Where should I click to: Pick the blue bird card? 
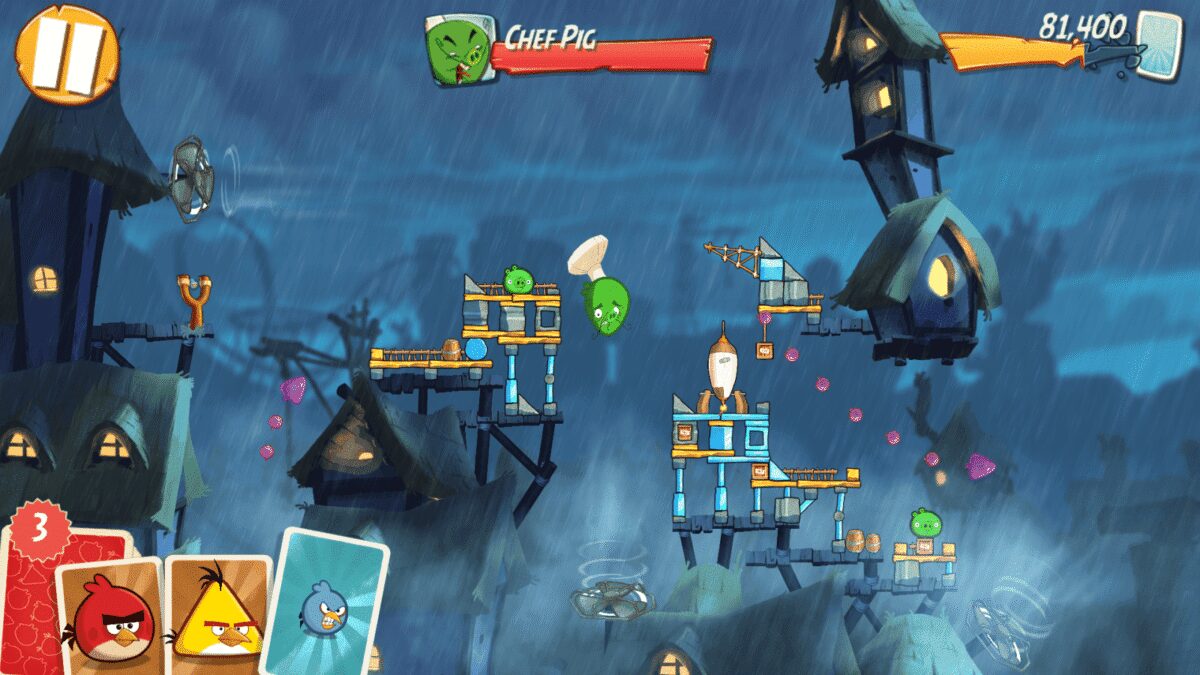[x=325, y=602]
